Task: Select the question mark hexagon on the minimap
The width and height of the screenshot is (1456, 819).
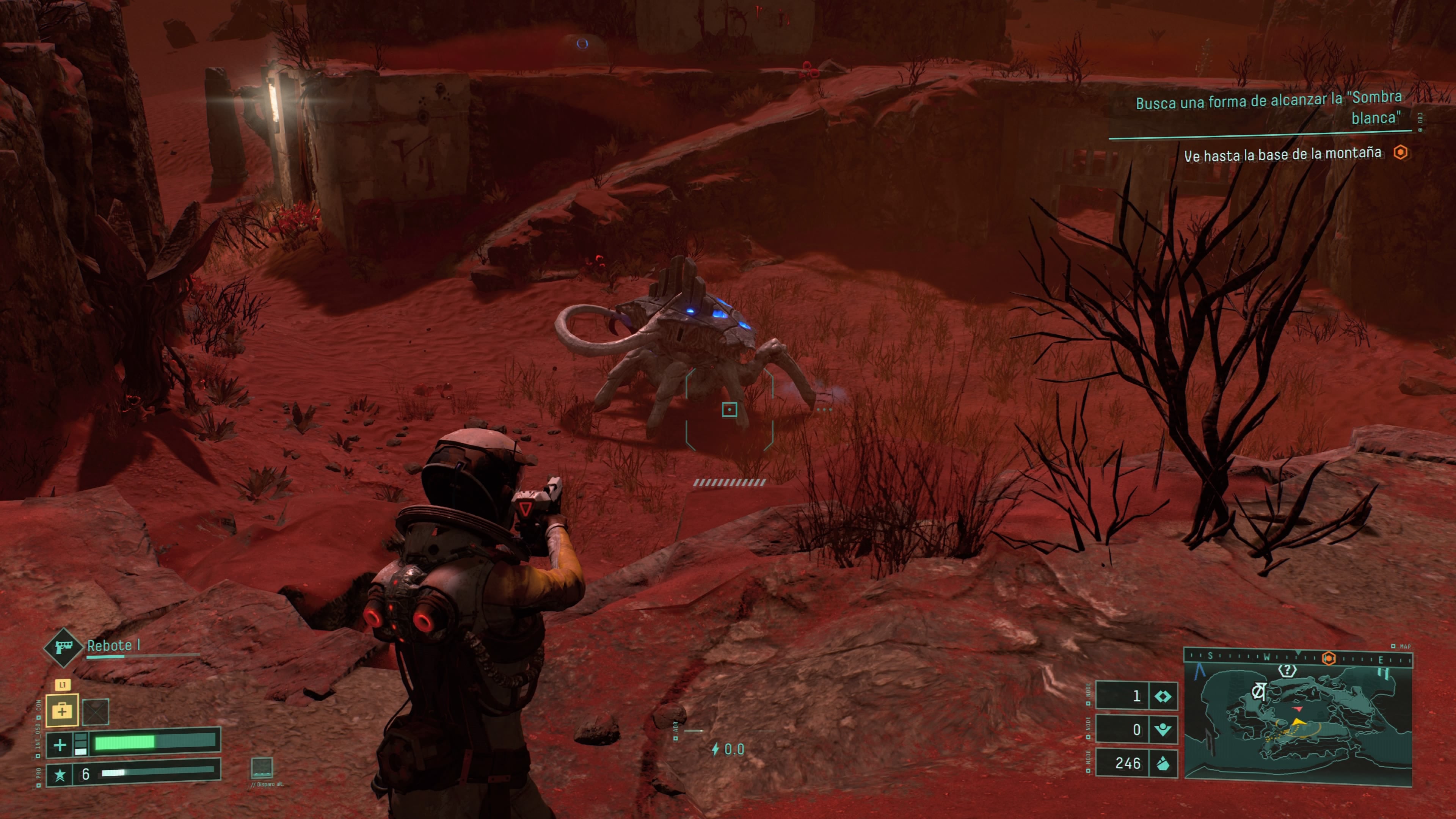Action: [x=1287, y=670]
